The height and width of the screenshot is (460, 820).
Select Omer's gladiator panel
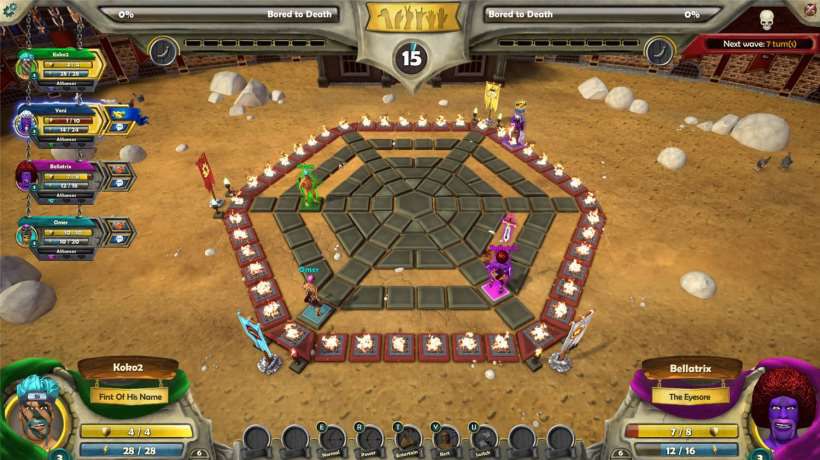(x=66, y=232)
